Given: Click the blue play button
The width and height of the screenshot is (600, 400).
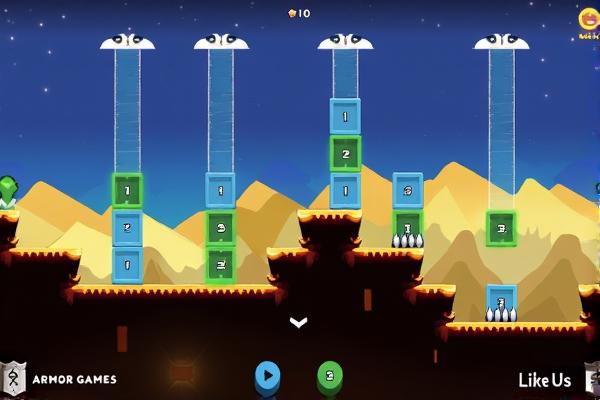Looking at the screenshot, I should 267,376.
